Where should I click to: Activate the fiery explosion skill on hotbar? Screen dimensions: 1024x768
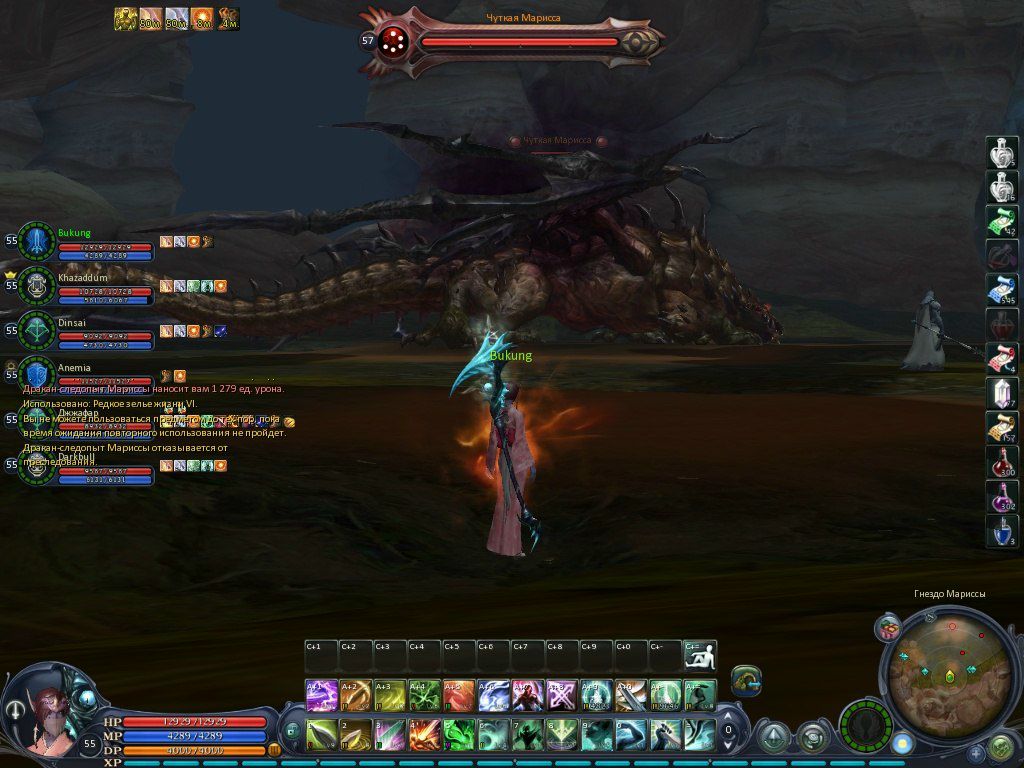click(x=423, y=735)
